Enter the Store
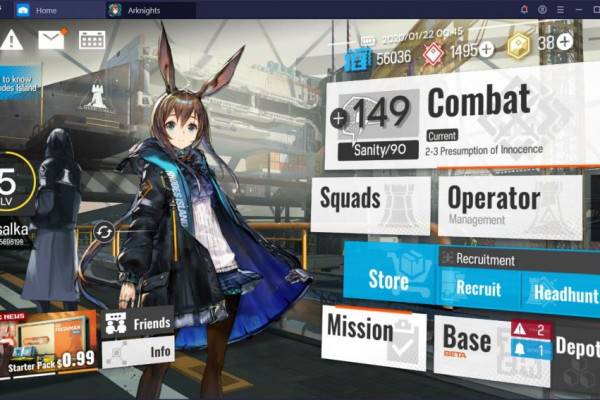 point(388,278)
